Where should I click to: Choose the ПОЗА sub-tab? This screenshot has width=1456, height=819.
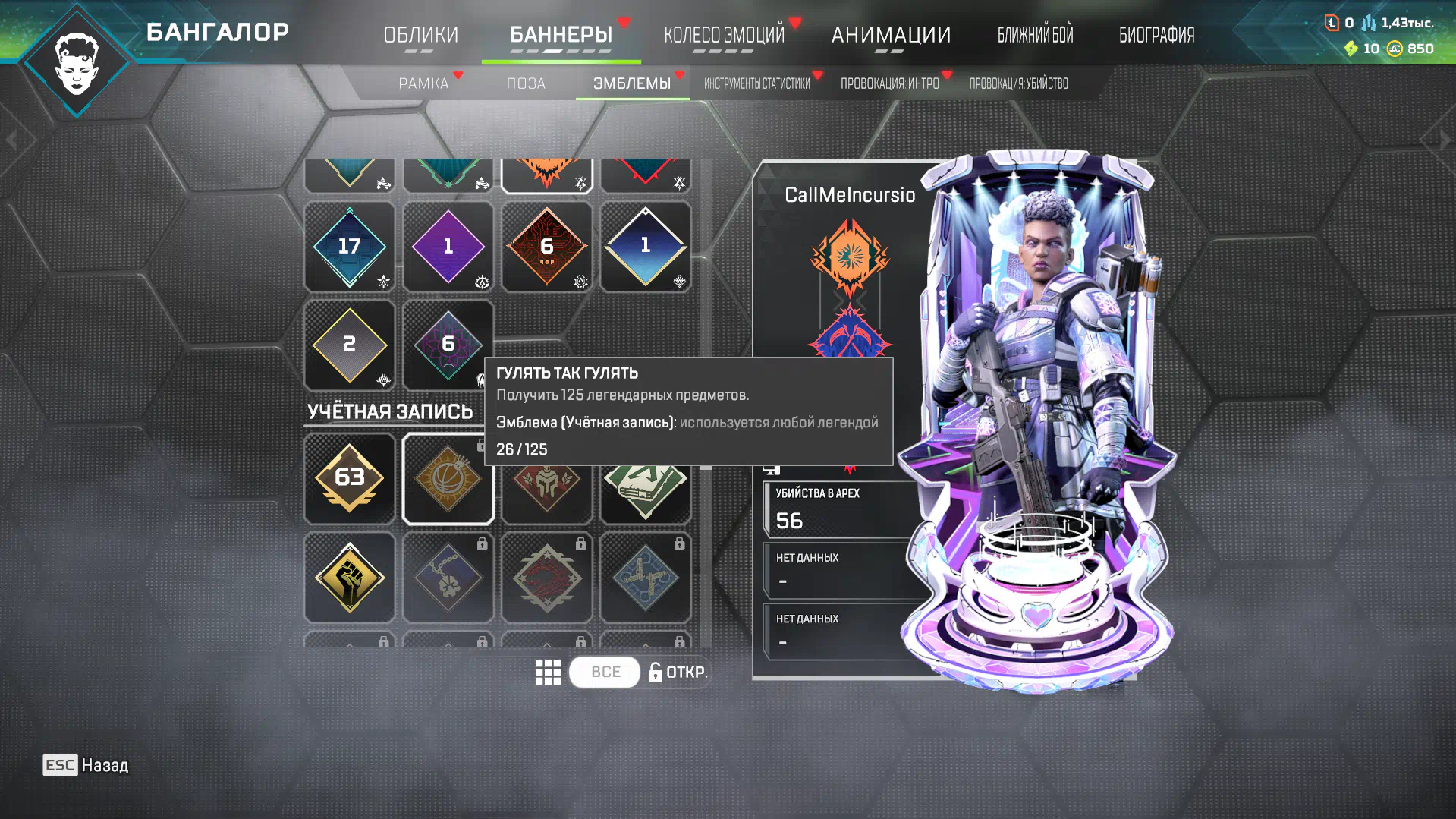(x=526, y=83)
